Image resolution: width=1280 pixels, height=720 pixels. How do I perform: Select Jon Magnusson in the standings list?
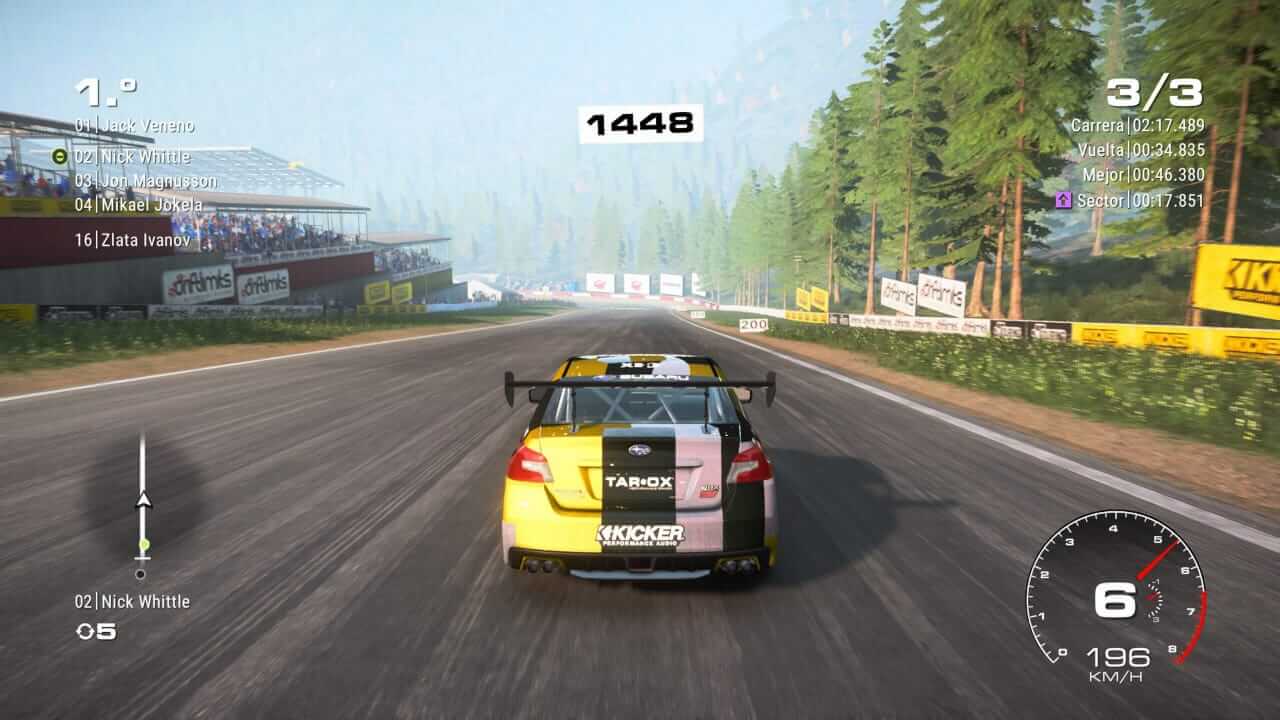point(146,181)
